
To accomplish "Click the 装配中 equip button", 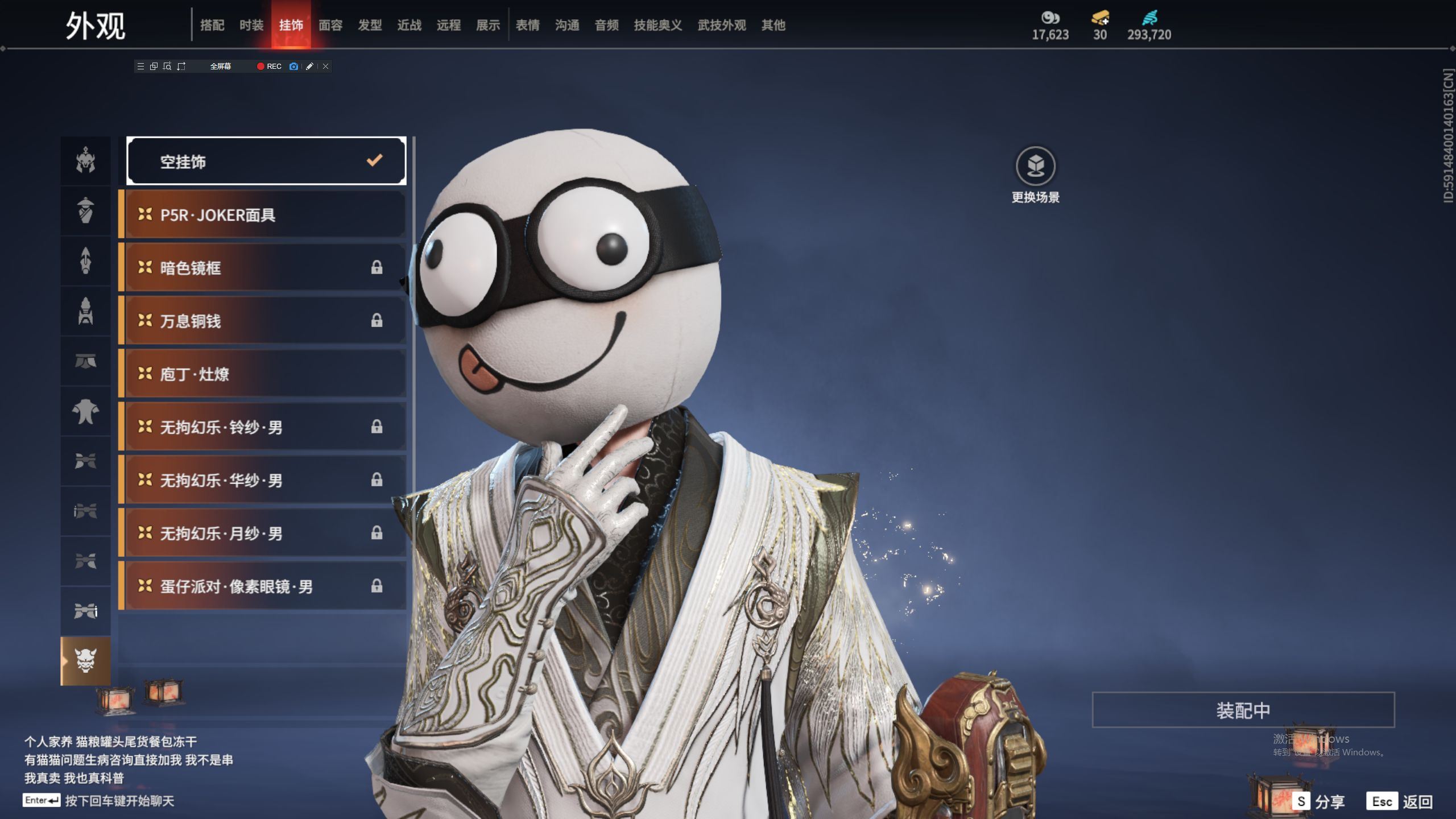I will (x=1243, y=710).
